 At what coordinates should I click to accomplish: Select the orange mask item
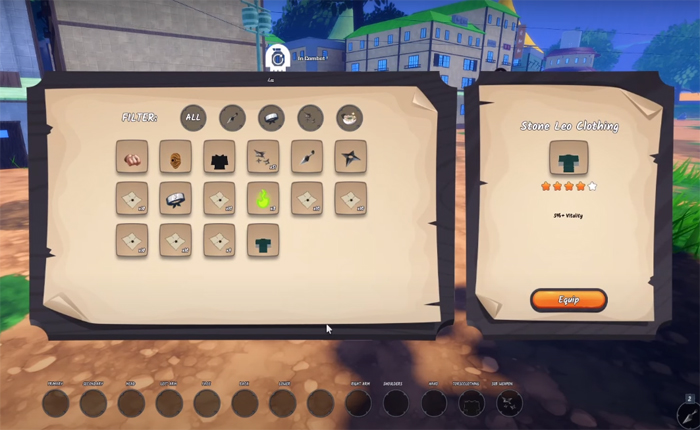(175, 157)
